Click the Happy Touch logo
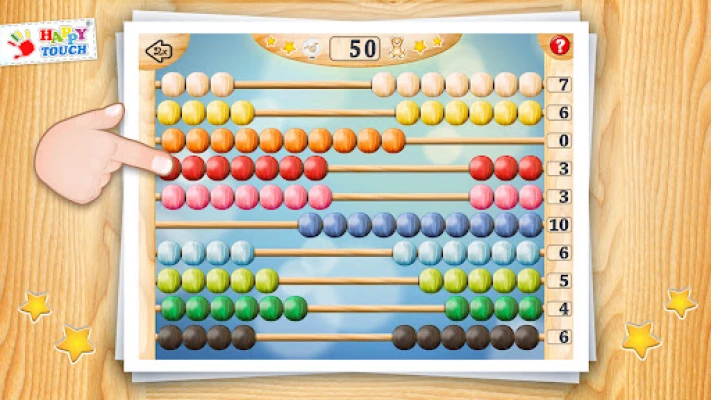711x400 pixels. point(49,41)
